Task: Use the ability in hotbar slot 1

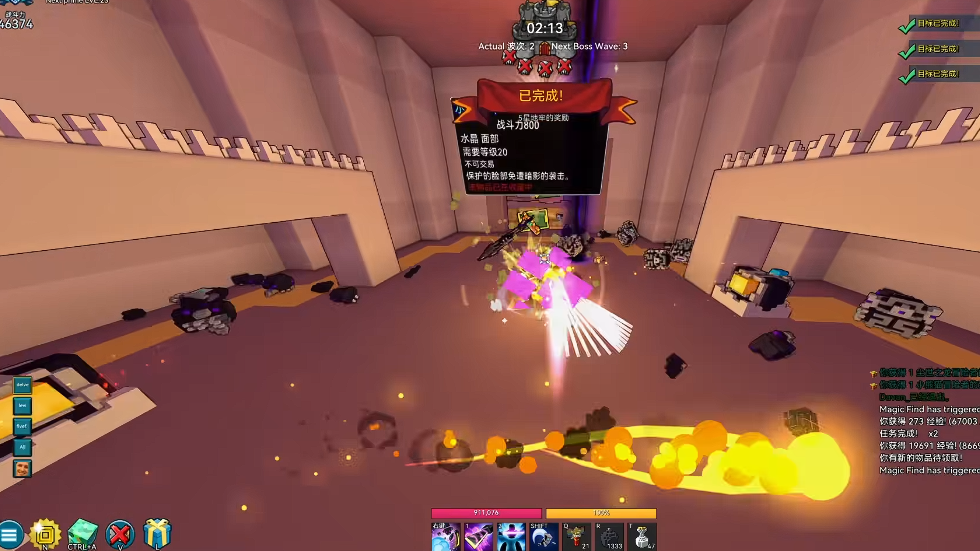Action: click(478, 536)
